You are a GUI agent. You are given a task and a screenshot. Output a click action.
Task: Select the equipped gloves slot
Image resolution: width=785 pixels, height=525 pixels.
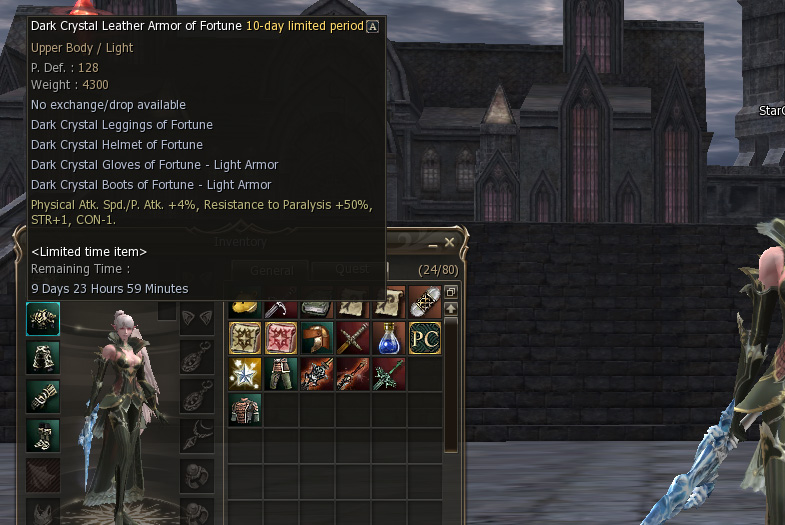click(43, 396)
